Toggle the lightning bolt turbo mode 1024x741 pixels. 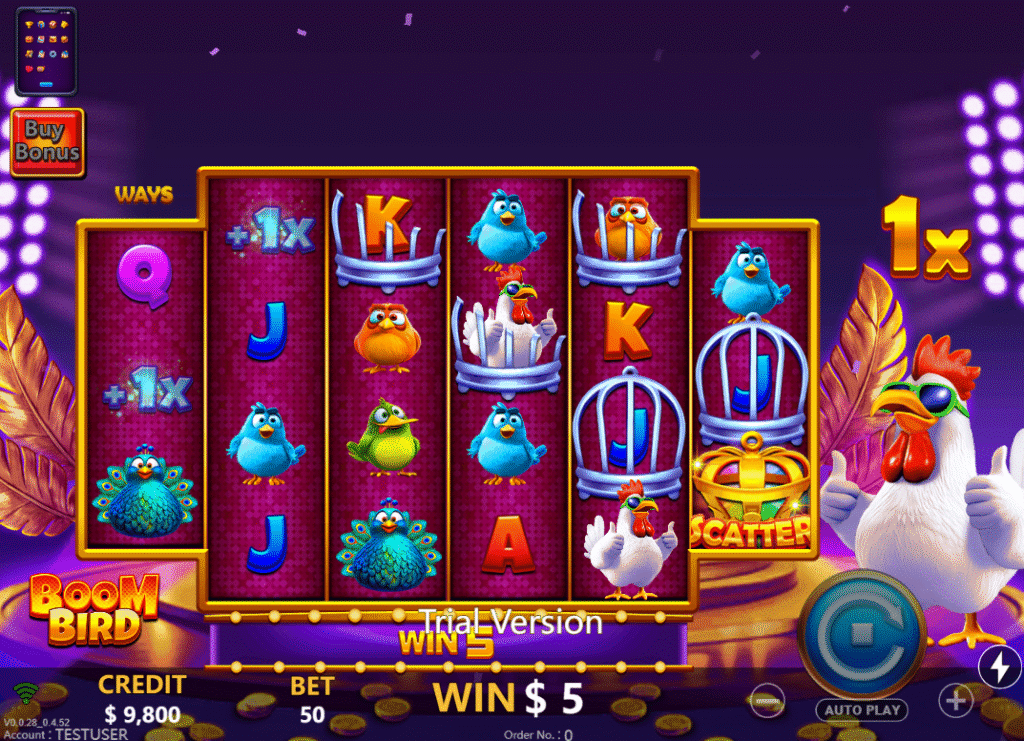click(x=999, y=667)
